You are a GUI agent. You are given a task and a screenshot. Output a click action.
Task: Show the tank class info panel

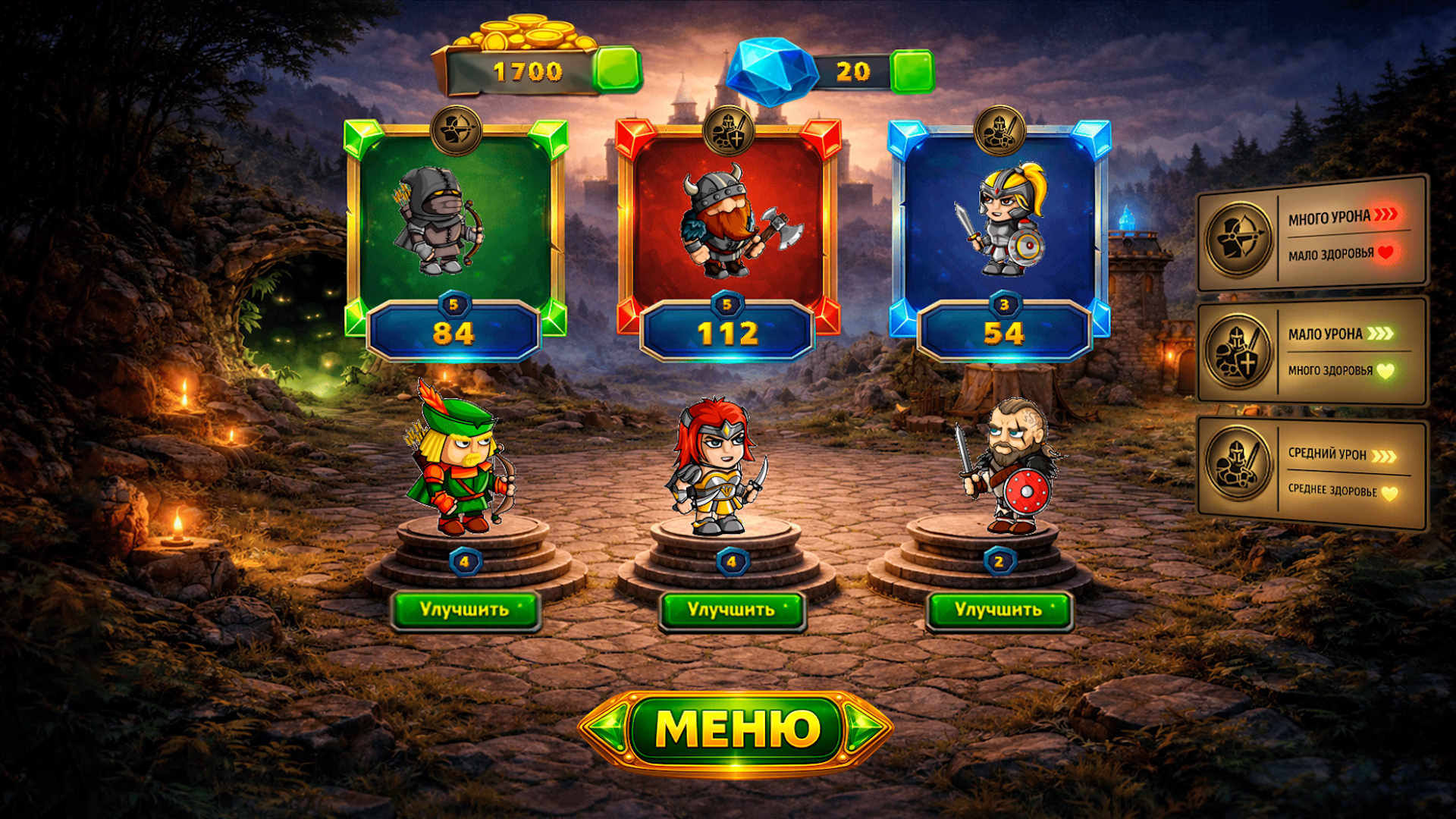coord(1312,352)
